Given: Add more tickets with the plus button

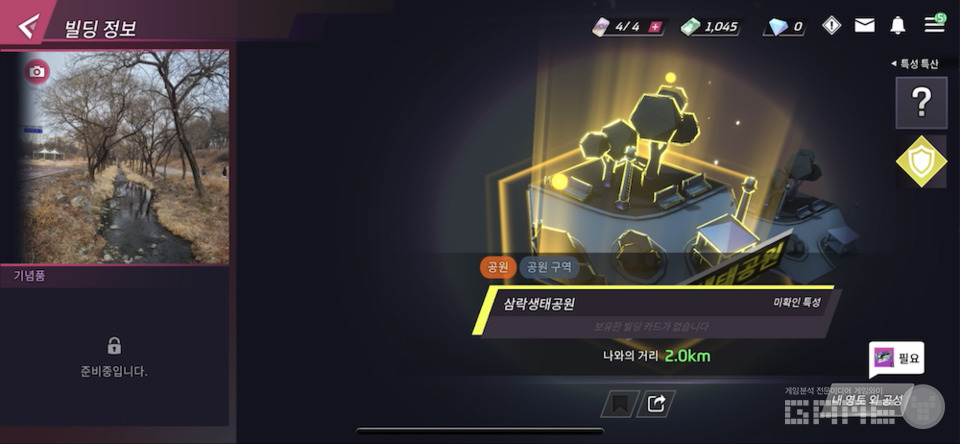Looking at the screenshot, I should (x=655, y=27).
